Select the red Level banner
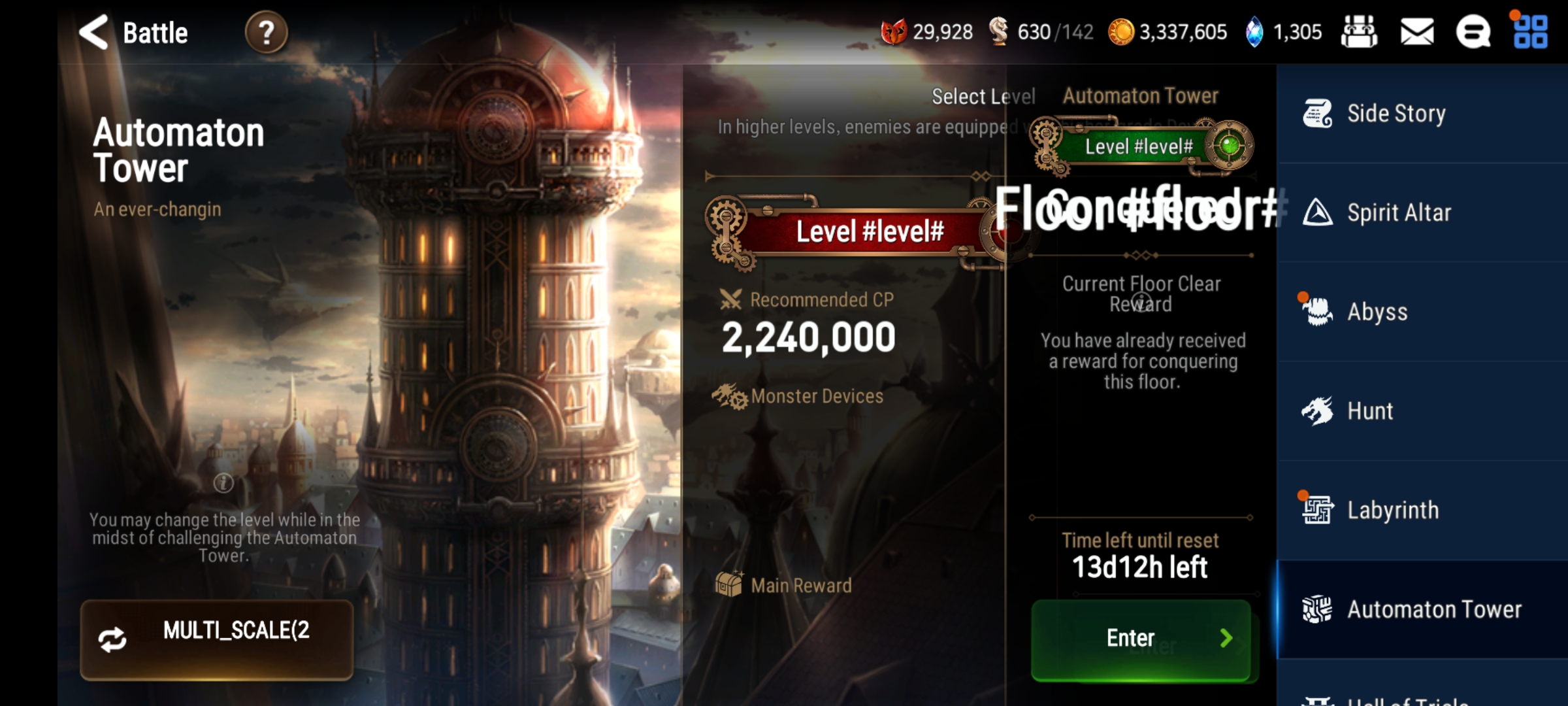Image resolution: width=1568 pixels, height=706 pixels. coord(869,231)
